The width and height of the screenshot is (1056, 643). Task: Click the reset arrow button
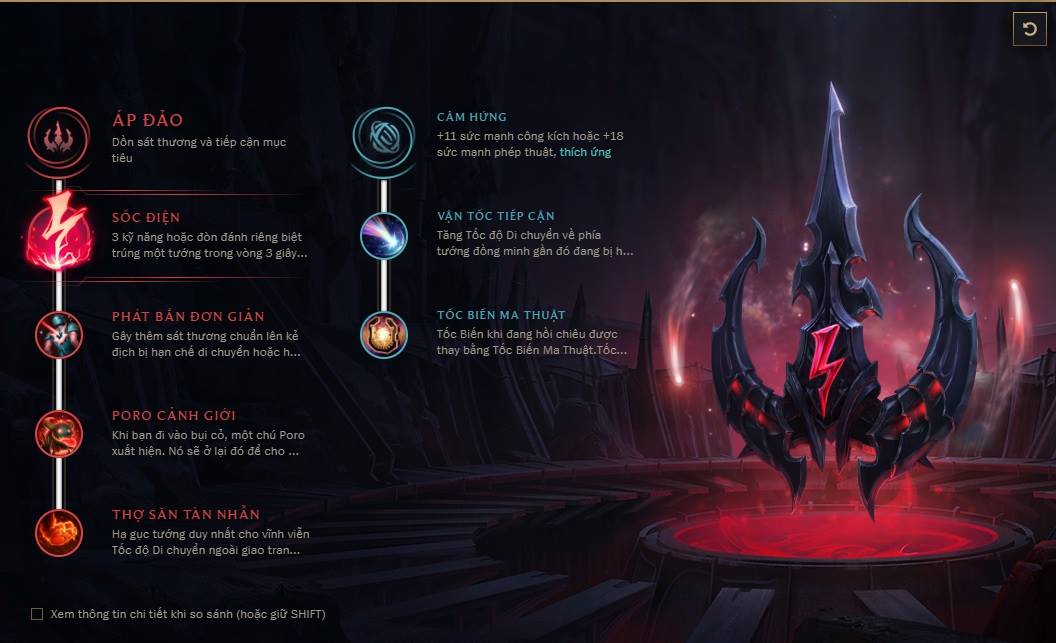pyautogui.click(x=1029, y=29)
